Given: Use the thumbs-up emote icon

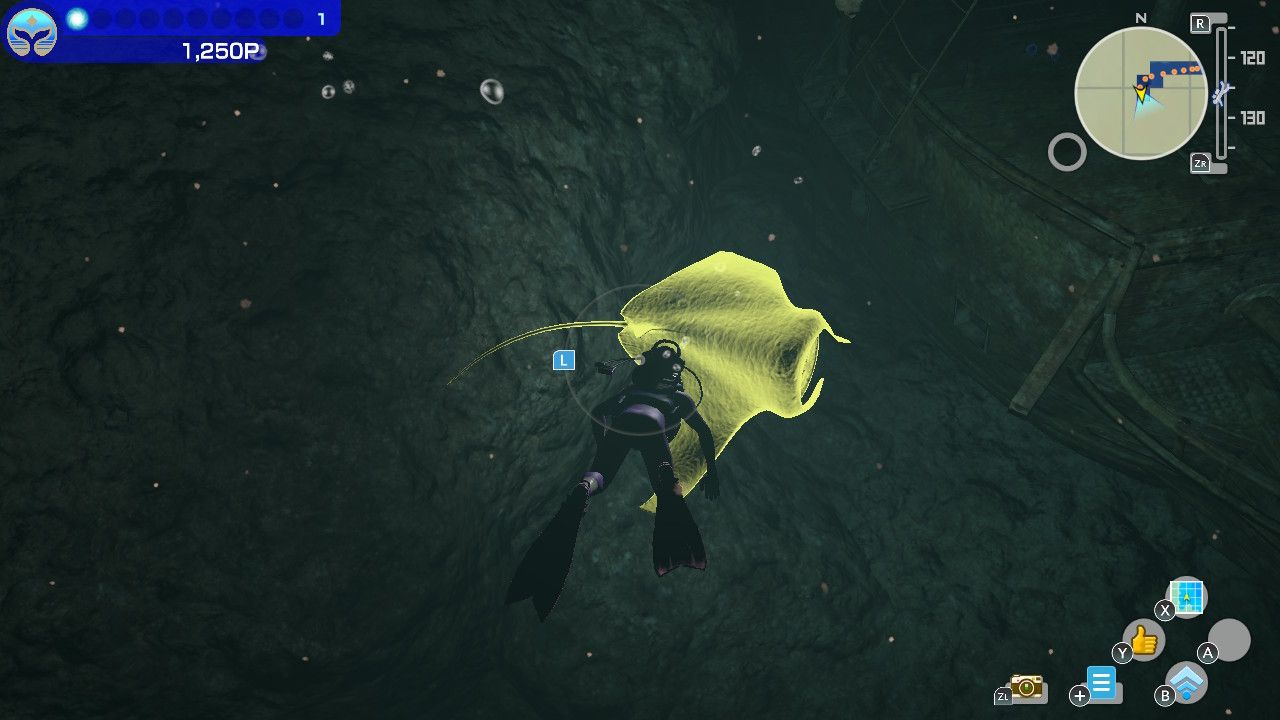Looking at the screenshot, I should [x=1144, y=640].
